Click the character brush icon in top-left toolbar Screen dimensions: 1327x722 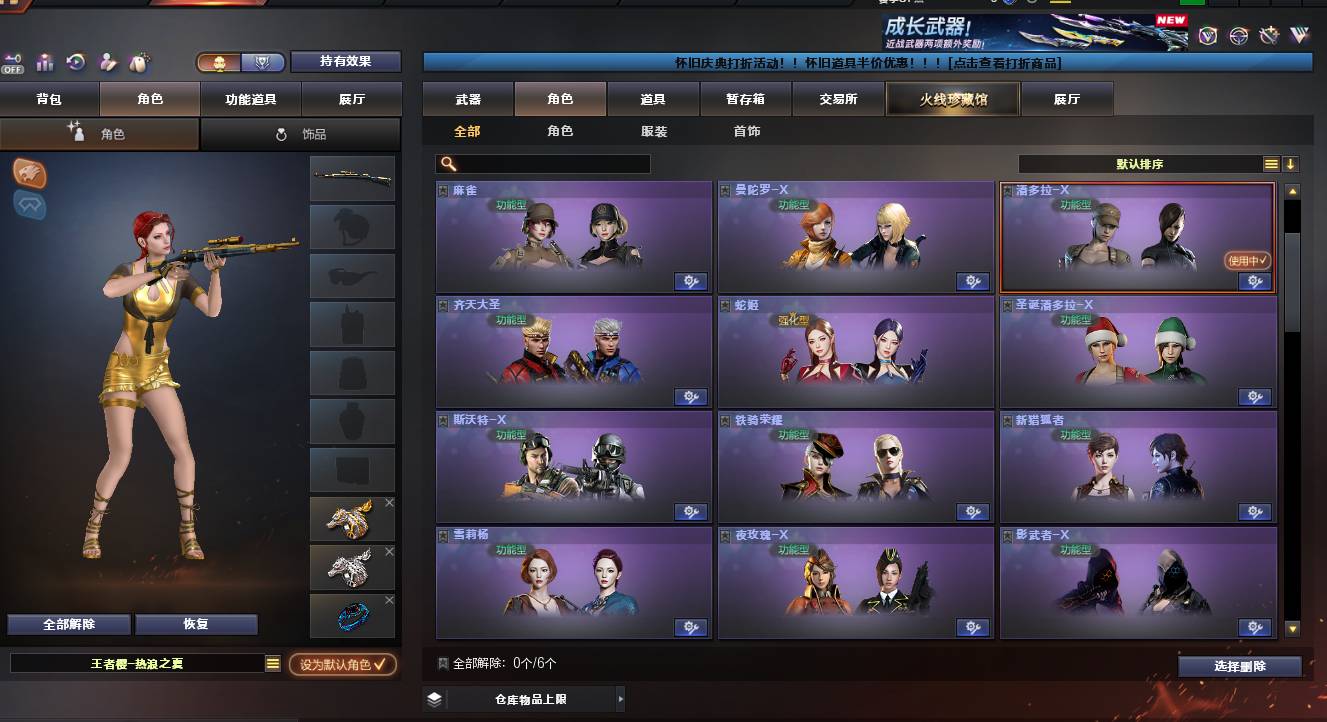coord(106,61)
